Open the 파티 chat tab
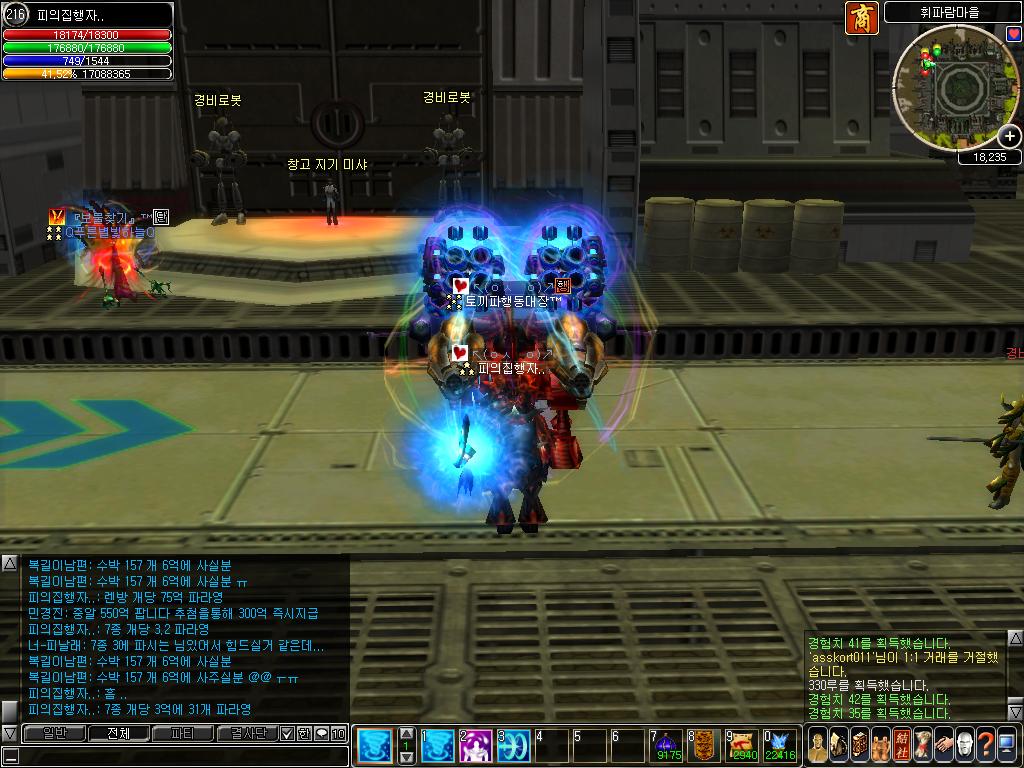The height and width of the screenshot is (768, 1024). [x=183, y=733]
